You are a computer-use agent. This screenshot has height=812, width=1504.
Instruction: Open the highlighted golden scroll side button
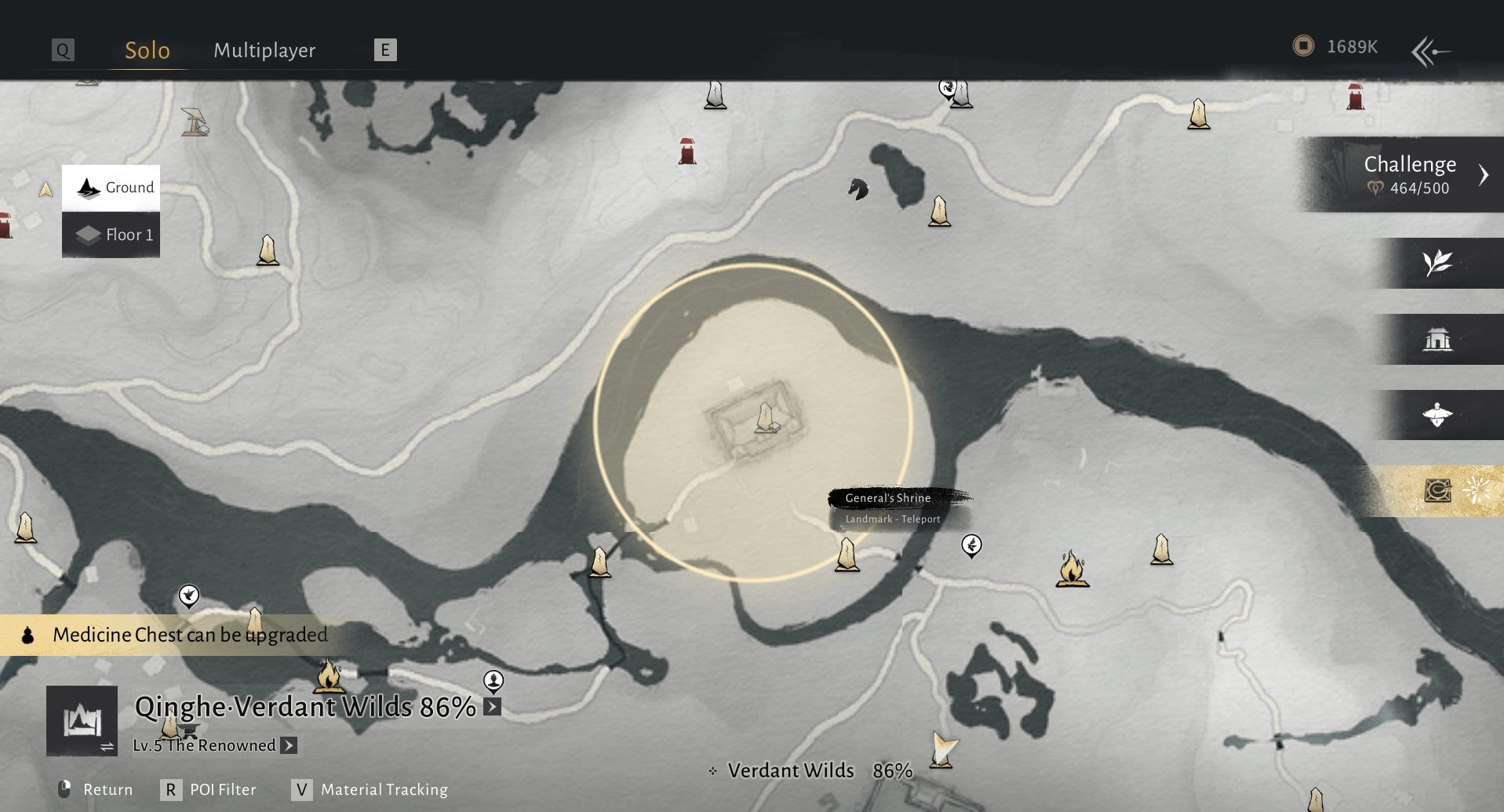1437,491
